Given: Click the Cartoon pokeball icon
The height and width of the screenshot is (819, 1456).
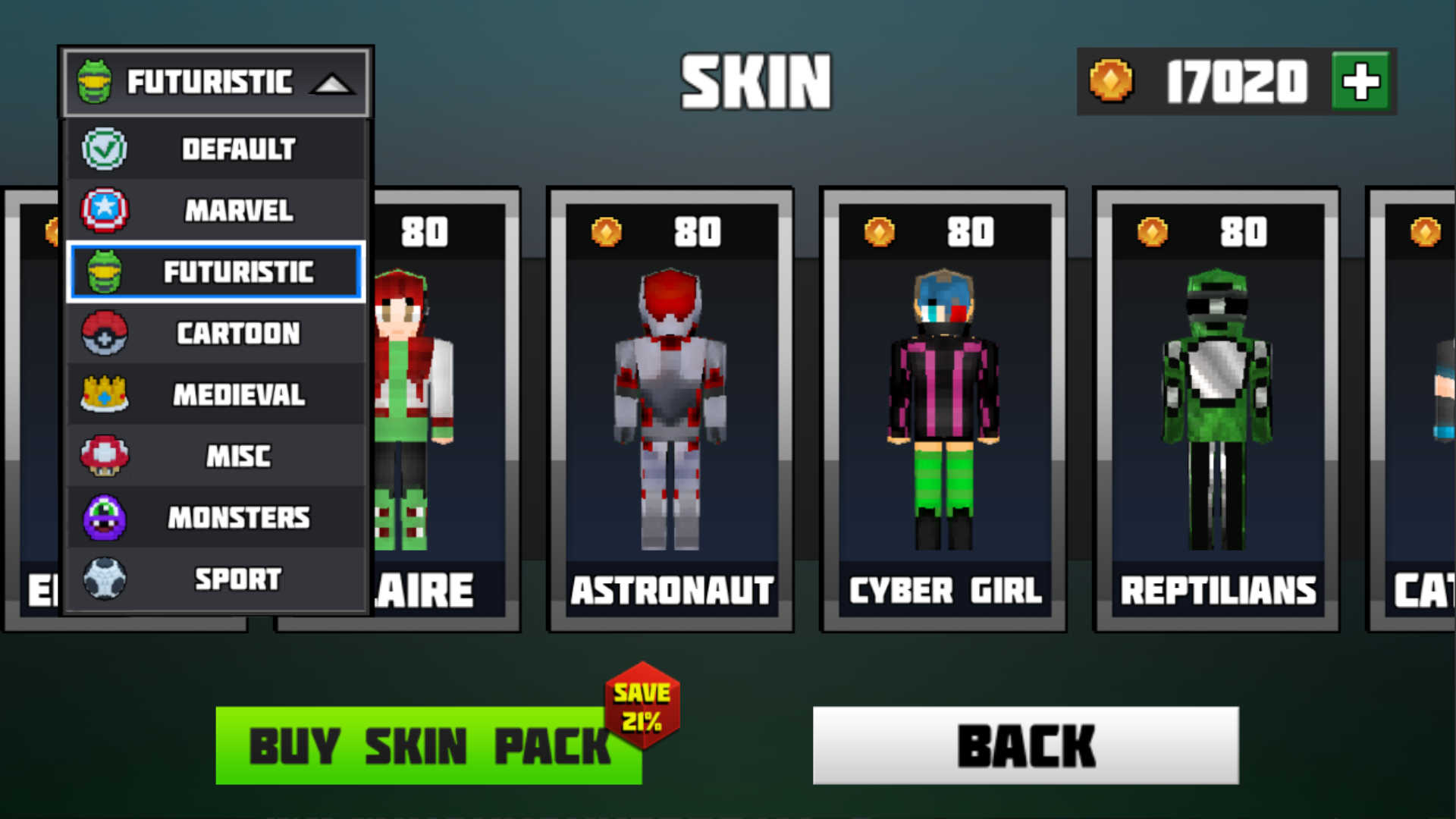Looking at the screenshot, I should point(105,333).
